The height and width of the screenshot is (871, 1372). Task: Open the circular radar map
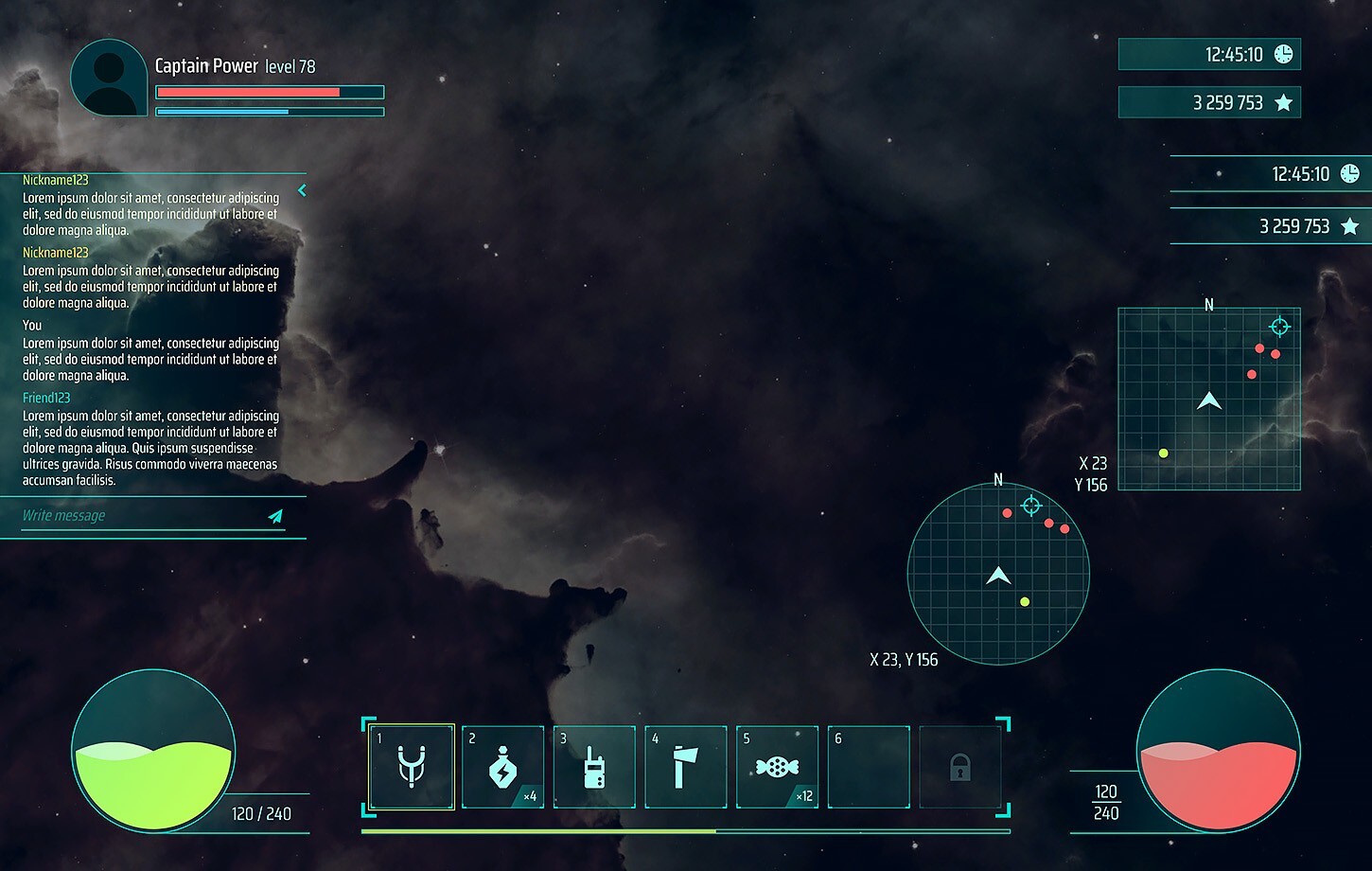point(997,575)
